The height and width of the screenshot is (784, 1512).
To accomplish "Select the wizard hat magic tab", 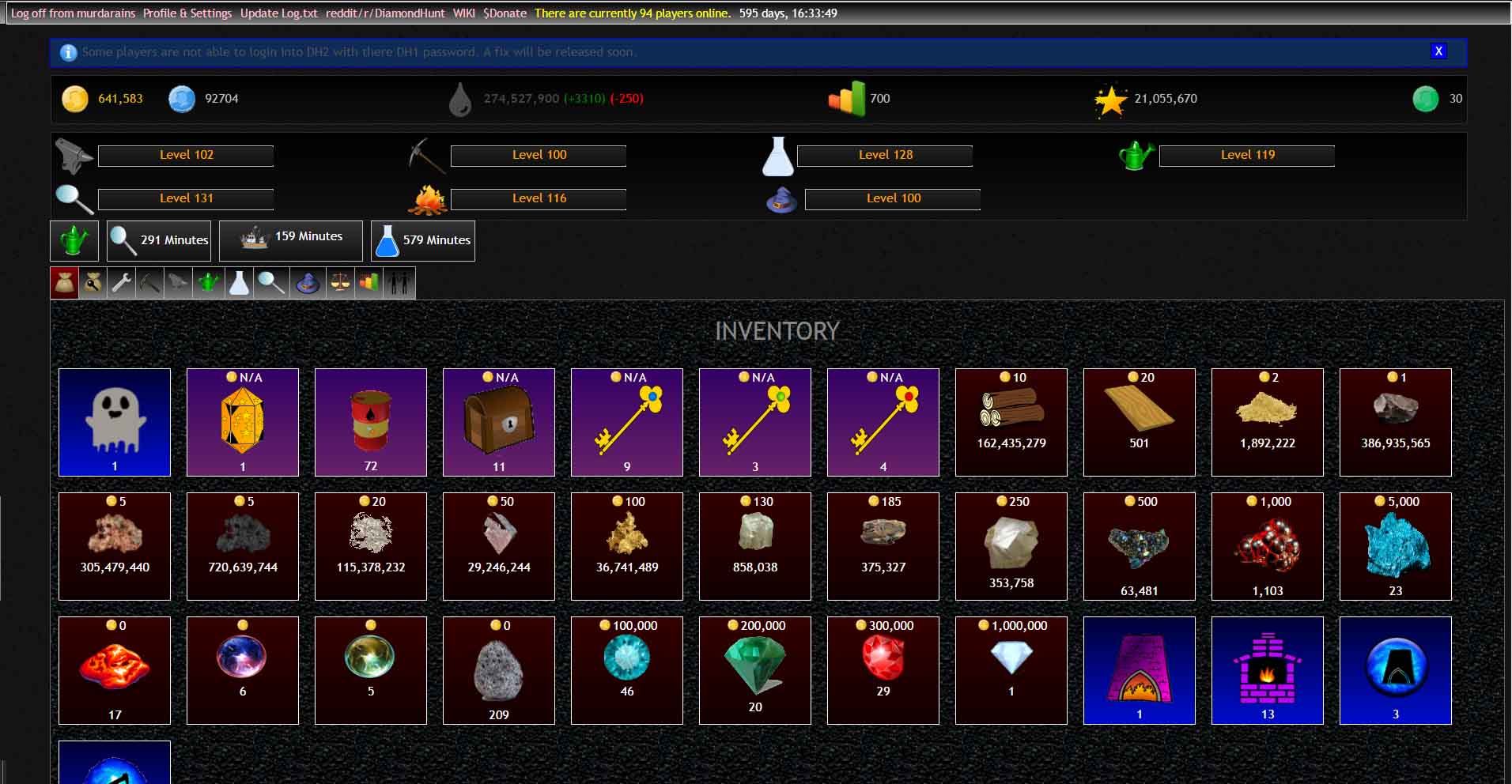I will click(x=308, y=282).
